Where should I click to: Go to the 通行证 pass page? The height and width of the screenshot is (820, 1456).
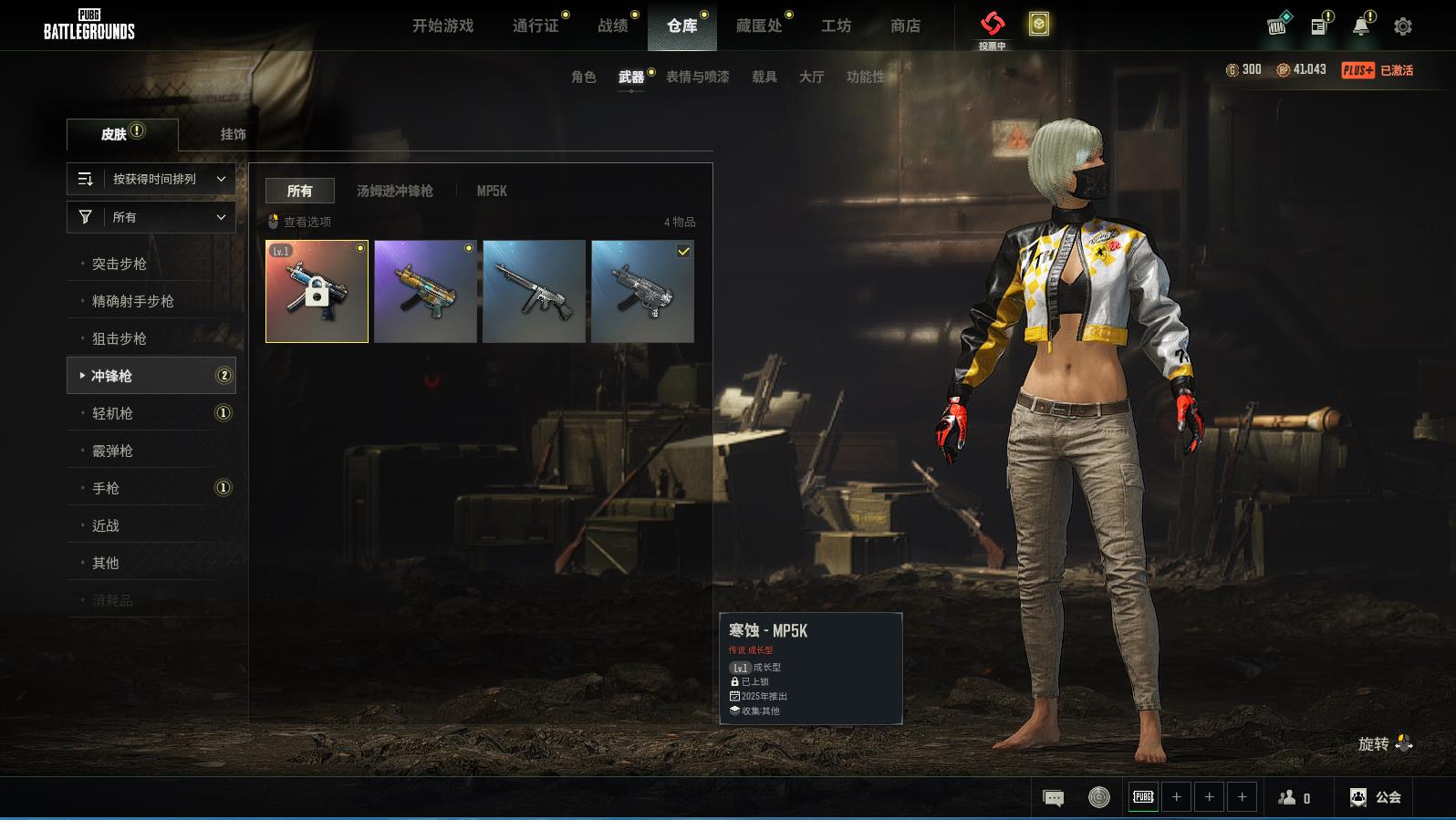(x=536, y=26)
